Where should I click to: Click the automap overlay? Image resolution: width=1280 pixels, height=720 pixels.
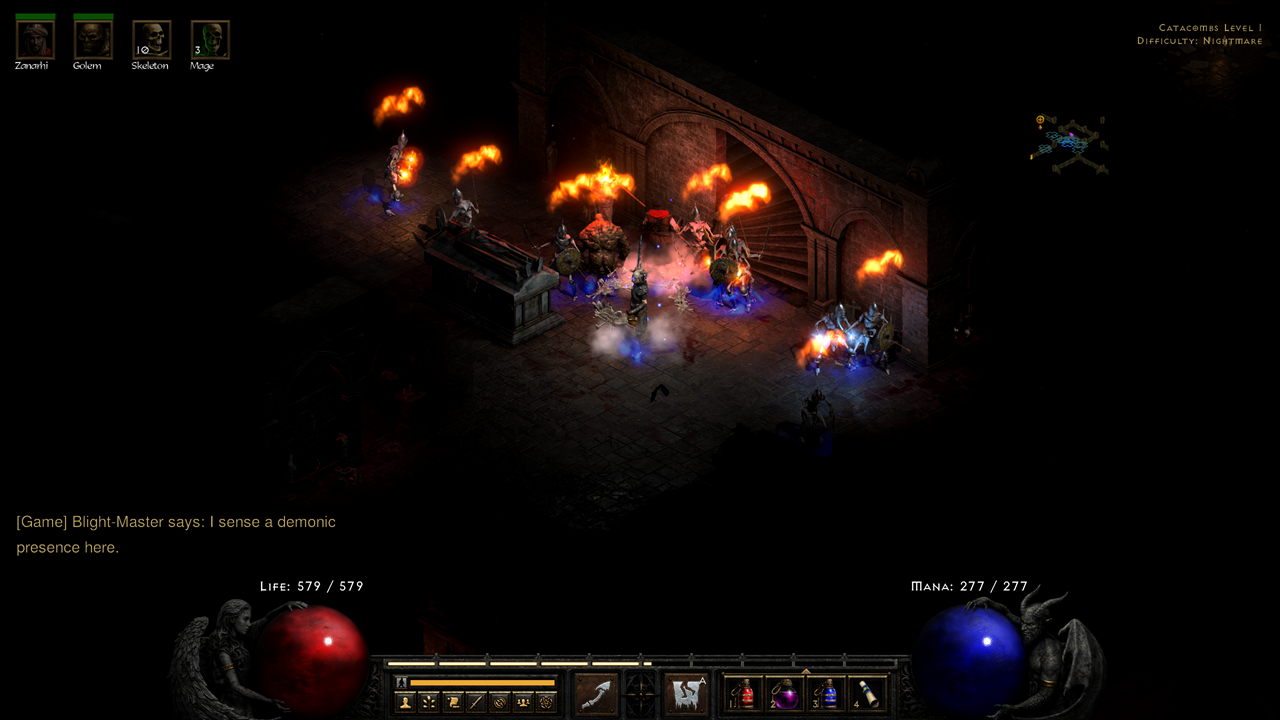[1070, 145]
